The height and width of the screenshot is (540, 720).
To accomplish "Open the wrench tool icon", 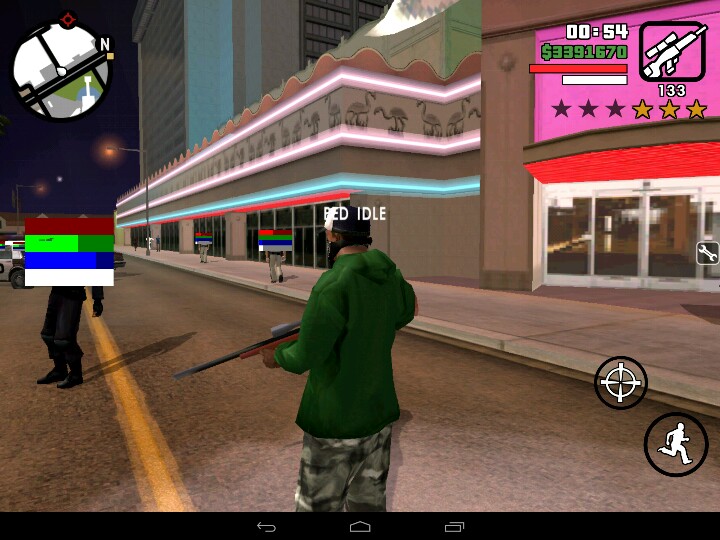I will (707, 253).
